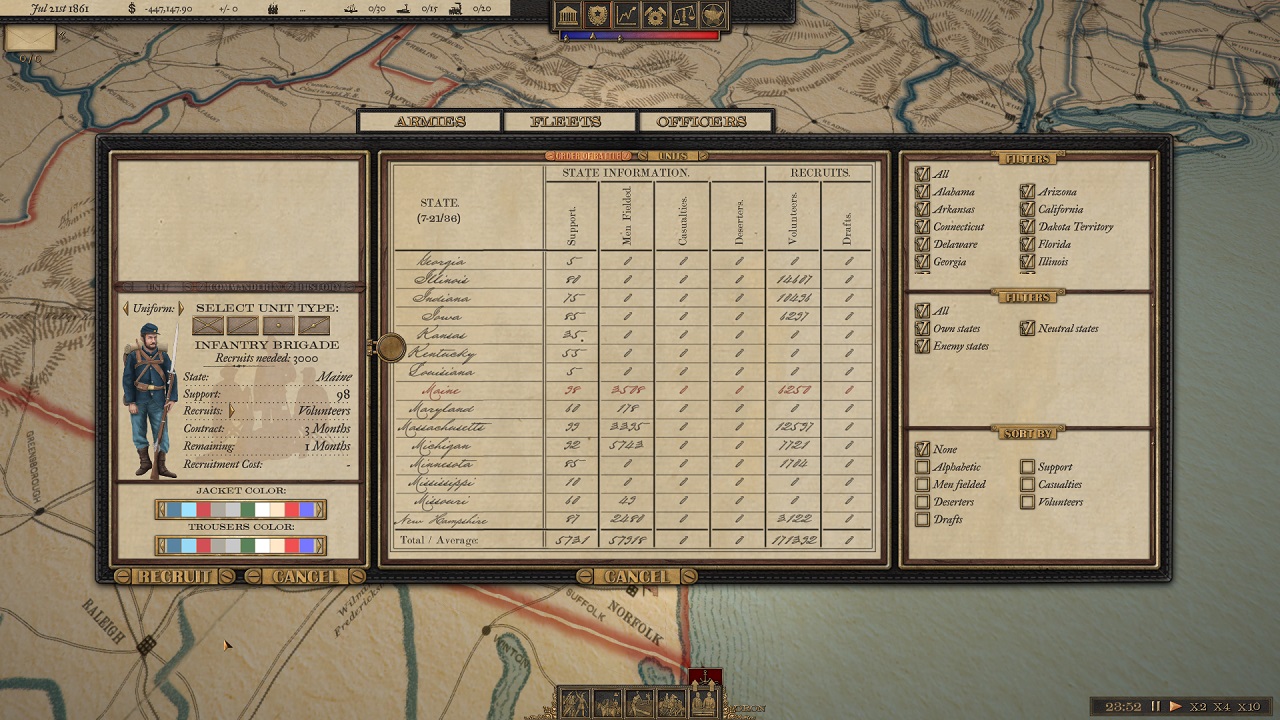The width and height of the screenshot is (1280, 720).
Task: Toggle the Neutral states filter
Action: [x=1027, y=328]
